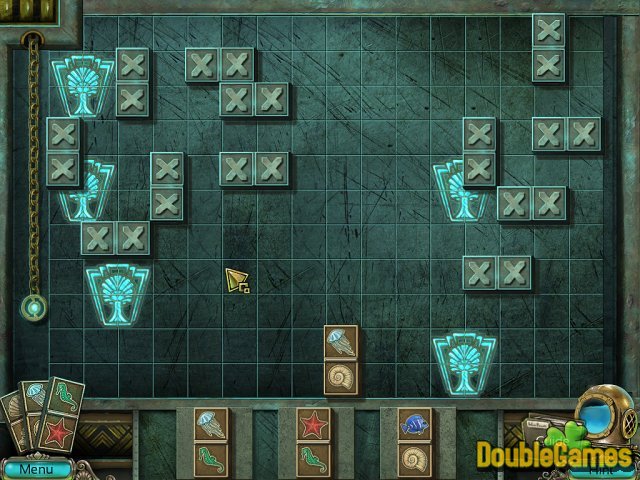
Task: Click the placed jellyfish-shell domino on board
Action: tap(341, 360)
